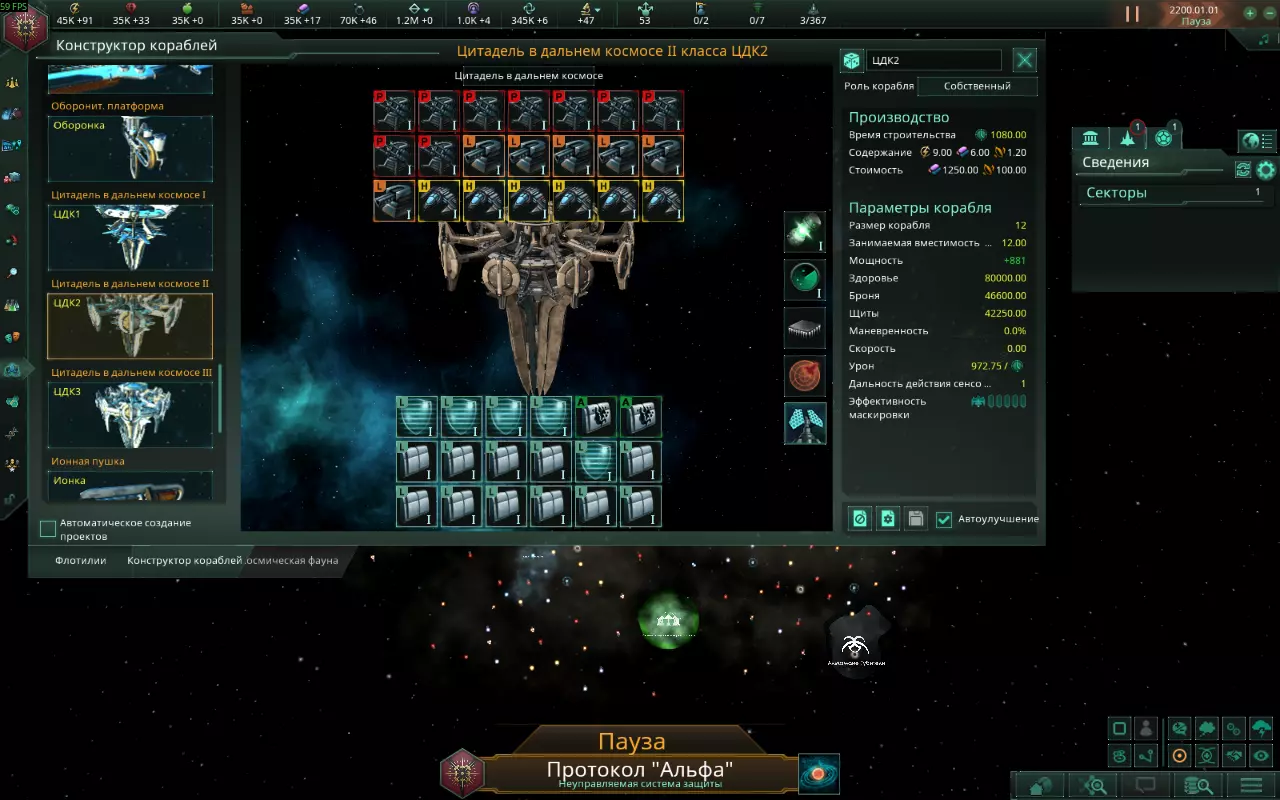The image size is (1280, 800).
Task: Open outliner settings gear
Action: (x=1266, y=170)
